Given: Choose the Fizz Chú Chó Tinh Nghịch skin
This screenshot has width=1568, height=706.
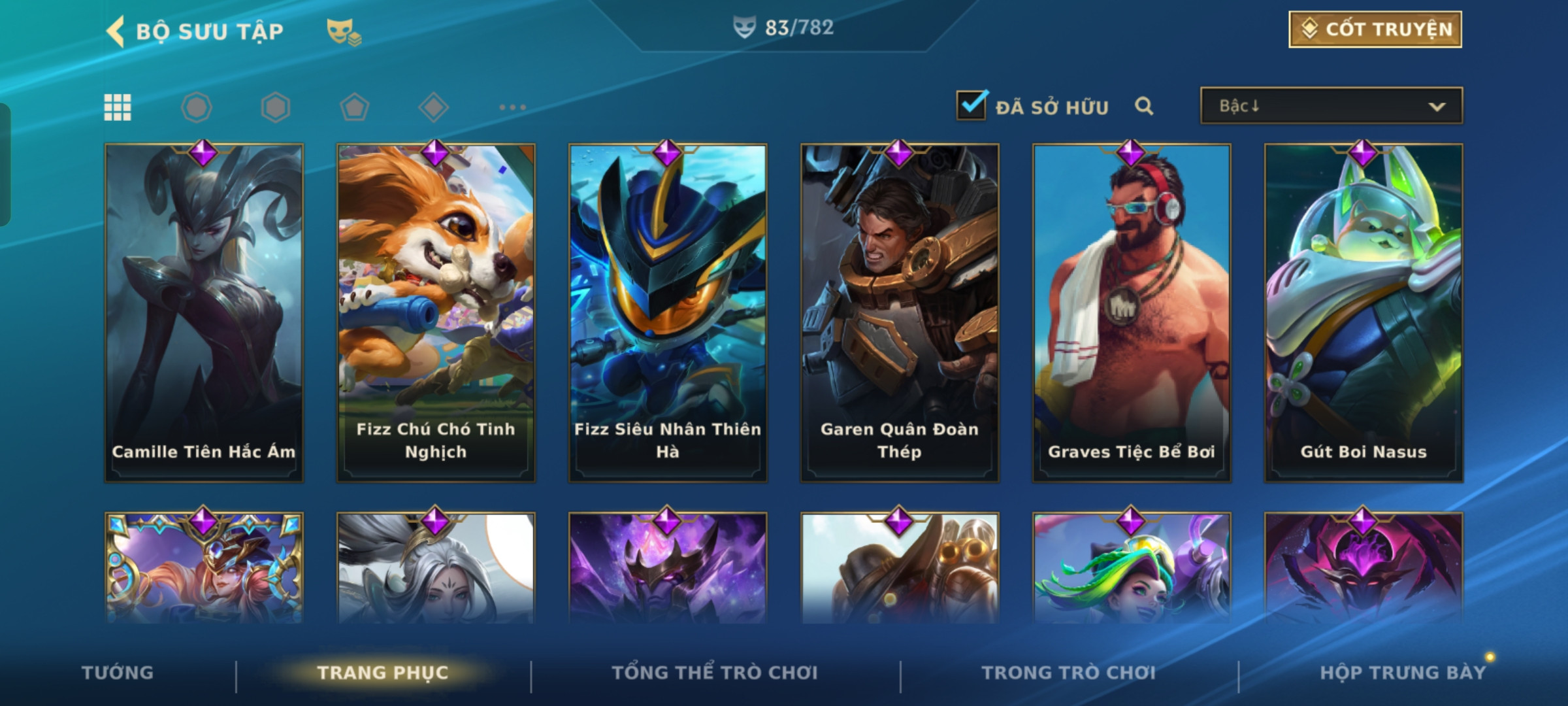Looking at the screenshot, I should pyautogui.click(x=436, y=312).
